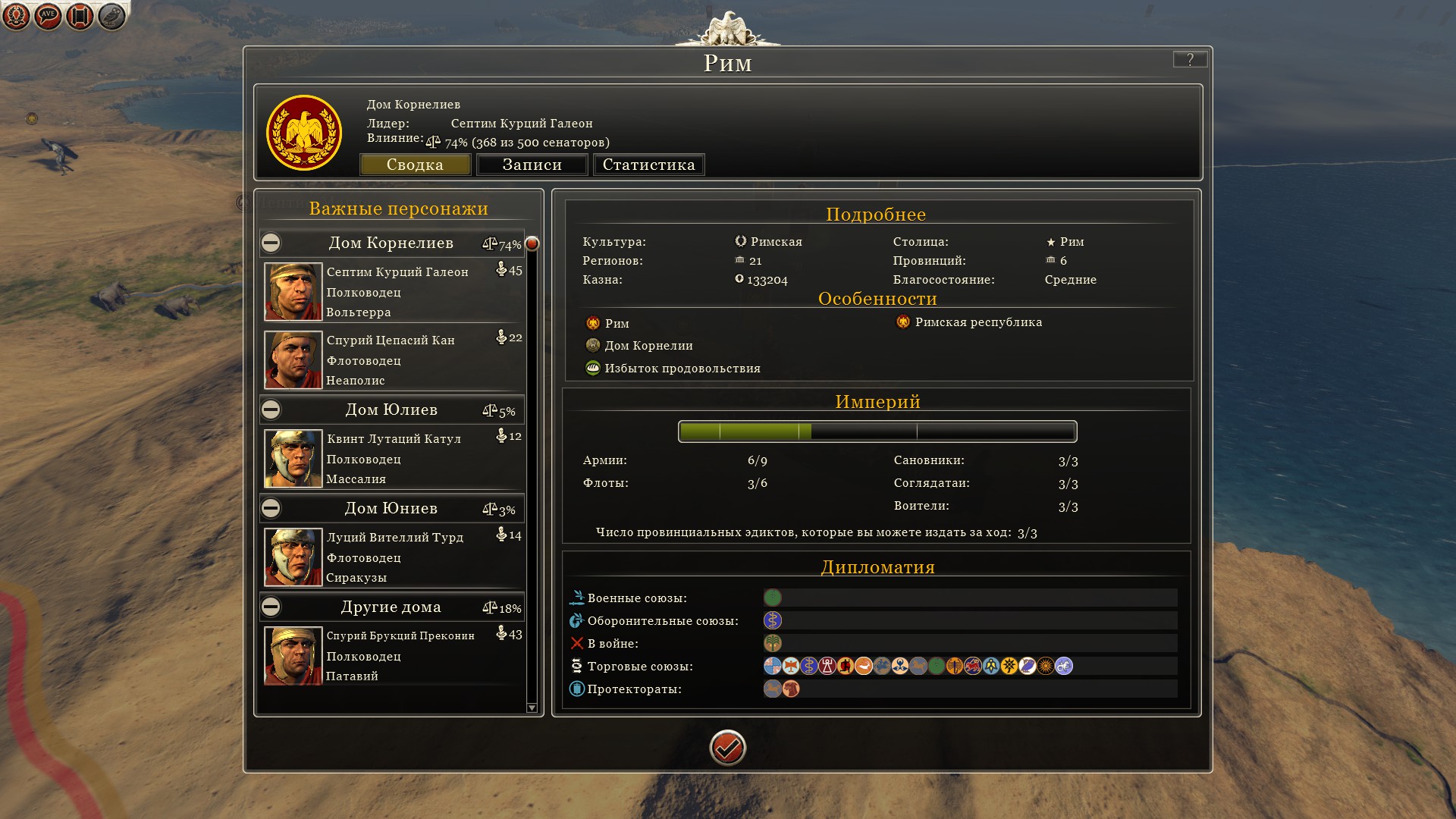Switch to the Сводка tab
The height and width of the screenshot is (819, 1456).
[415, 165]
